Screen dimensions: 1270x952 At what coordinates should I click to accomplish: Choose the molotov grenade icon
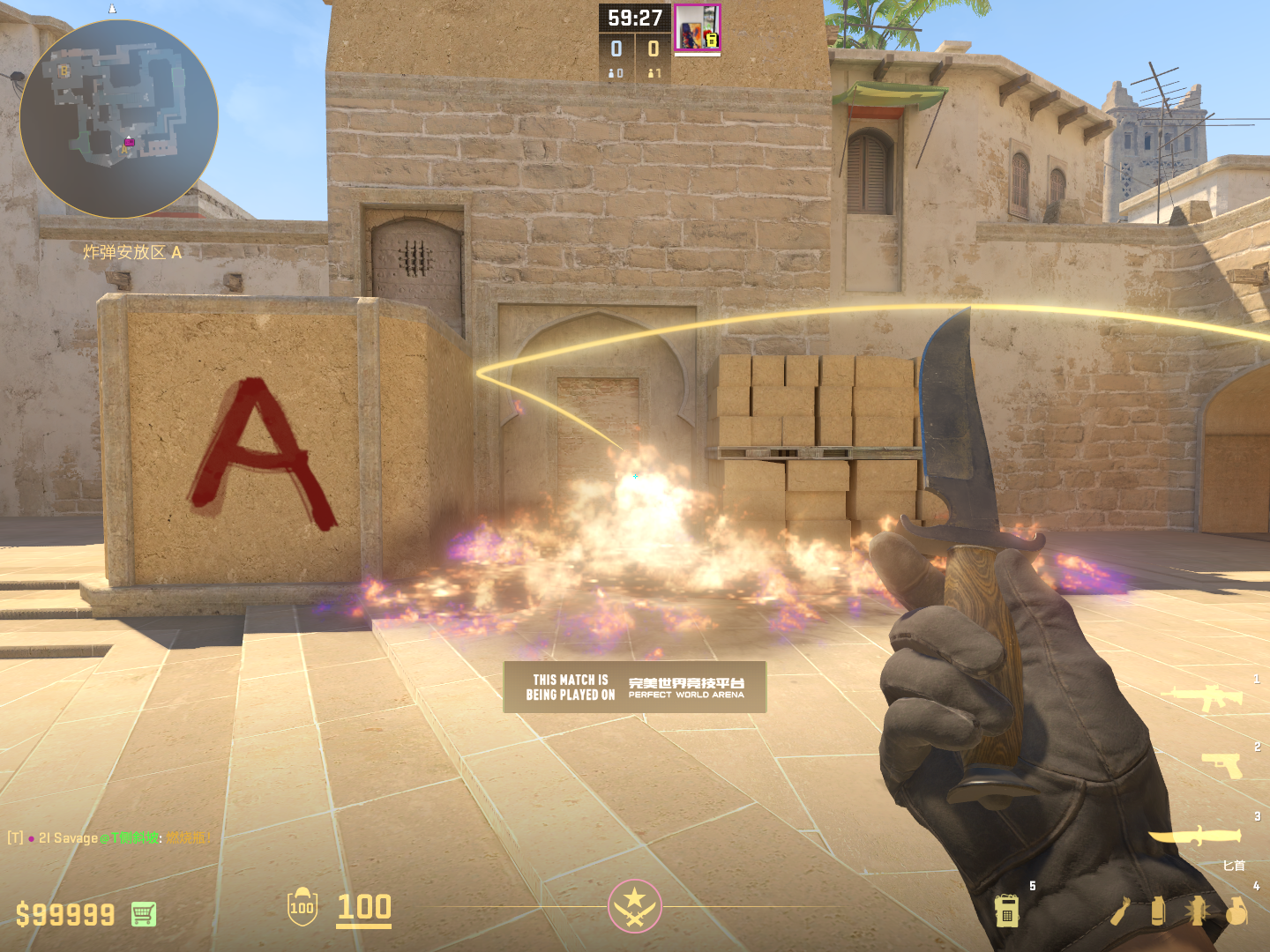(1120, 911)
